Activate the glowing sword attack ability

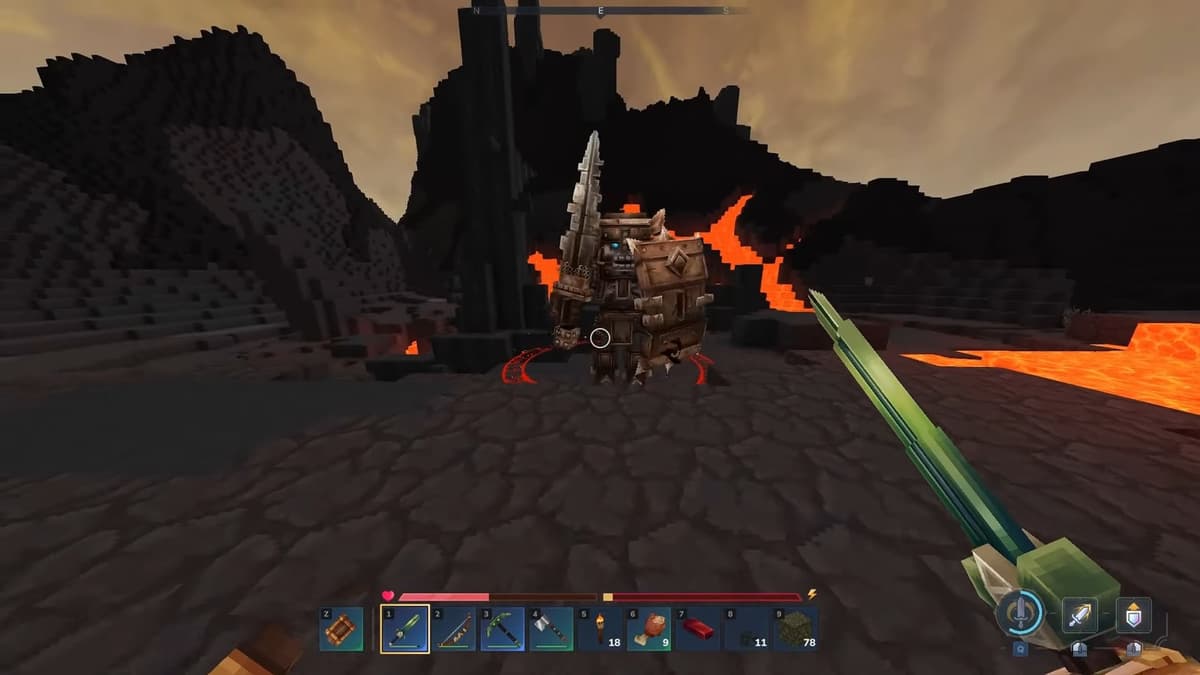coord(1079,614)
